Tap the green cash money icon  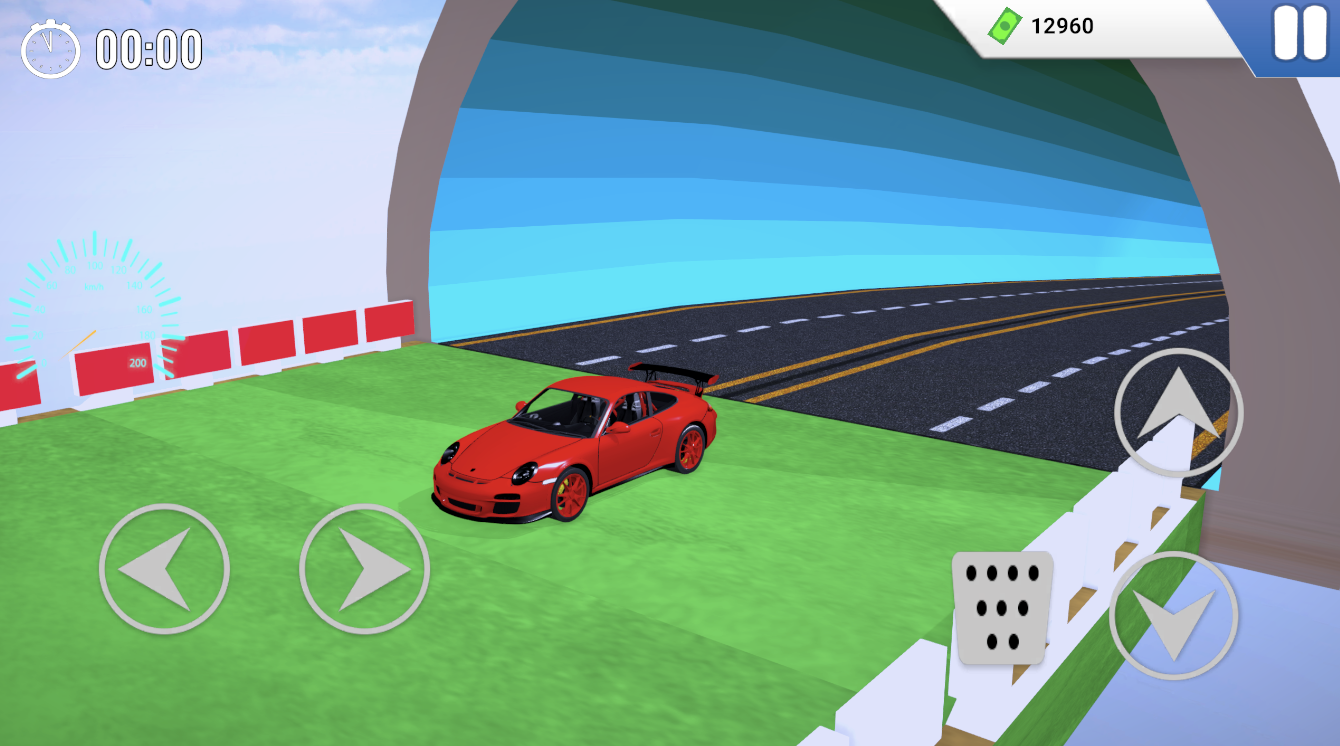[x=1004, y=26]
